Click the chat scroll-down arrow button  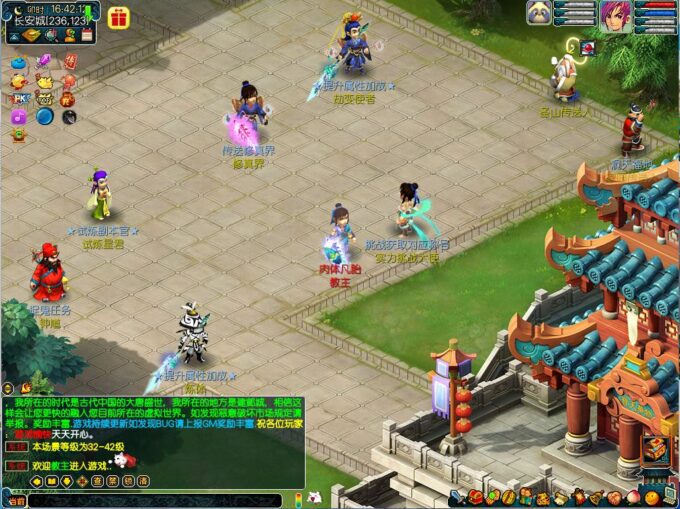[x=67, y=481]
